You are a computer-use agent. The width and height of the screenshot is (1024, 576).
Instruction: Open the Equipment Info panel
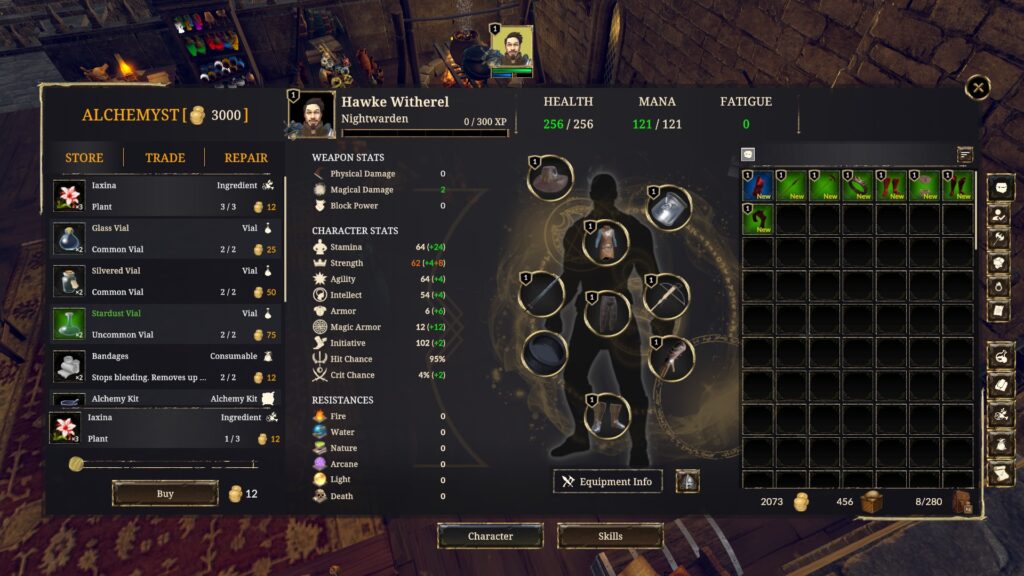608,482
